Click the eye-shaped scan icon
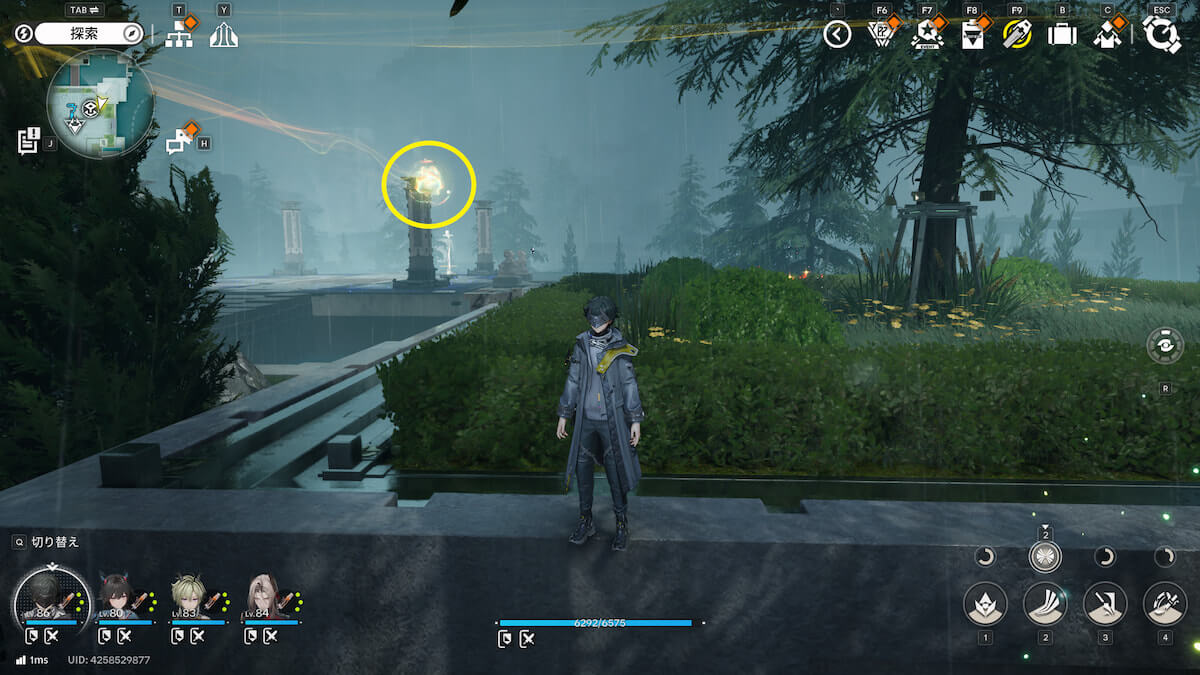The width and height of the screenshot is (1200, 675). point(1165,346)
